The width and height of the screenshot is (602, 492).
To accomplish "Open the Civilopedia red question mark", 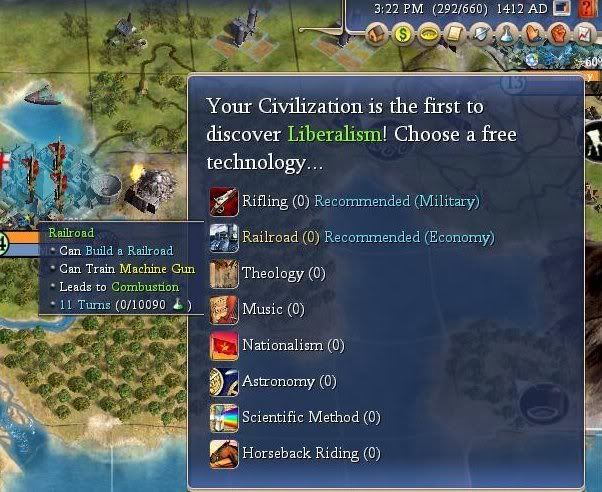I will coord(588,9).
